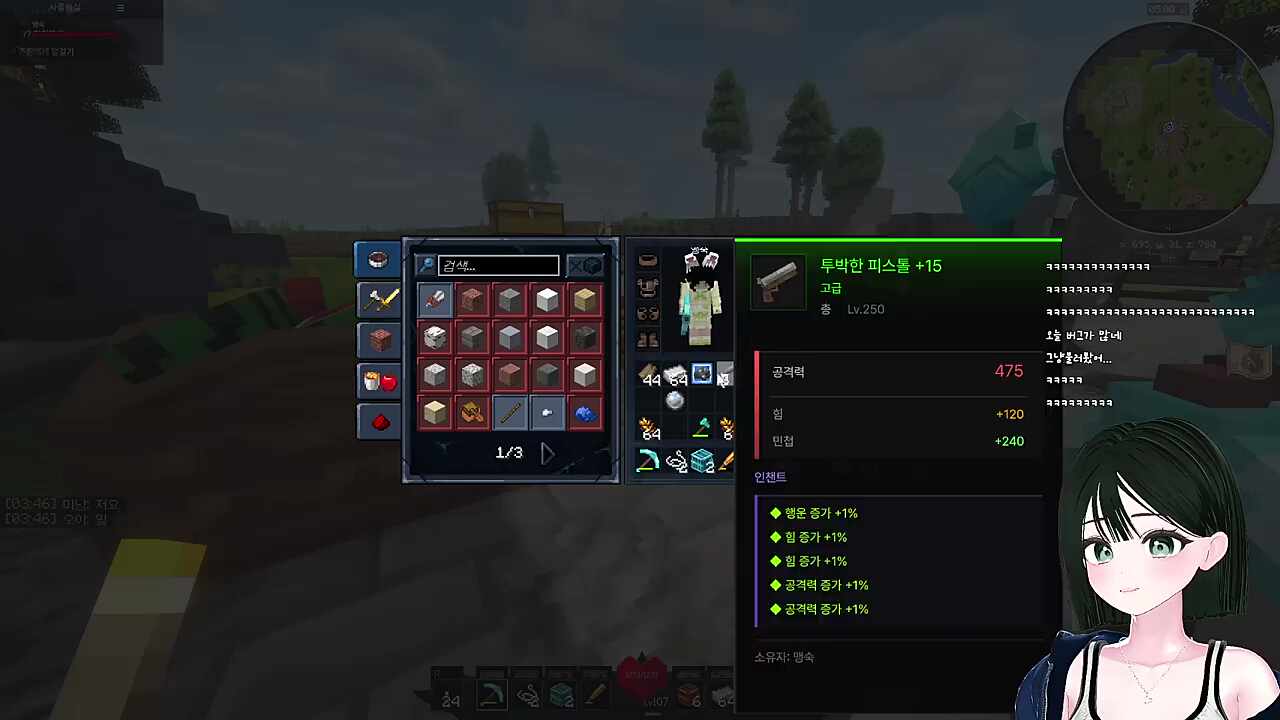Select the equipped pistol in inventory
This screenshot has width=1280, height=720.
(701, 375)
